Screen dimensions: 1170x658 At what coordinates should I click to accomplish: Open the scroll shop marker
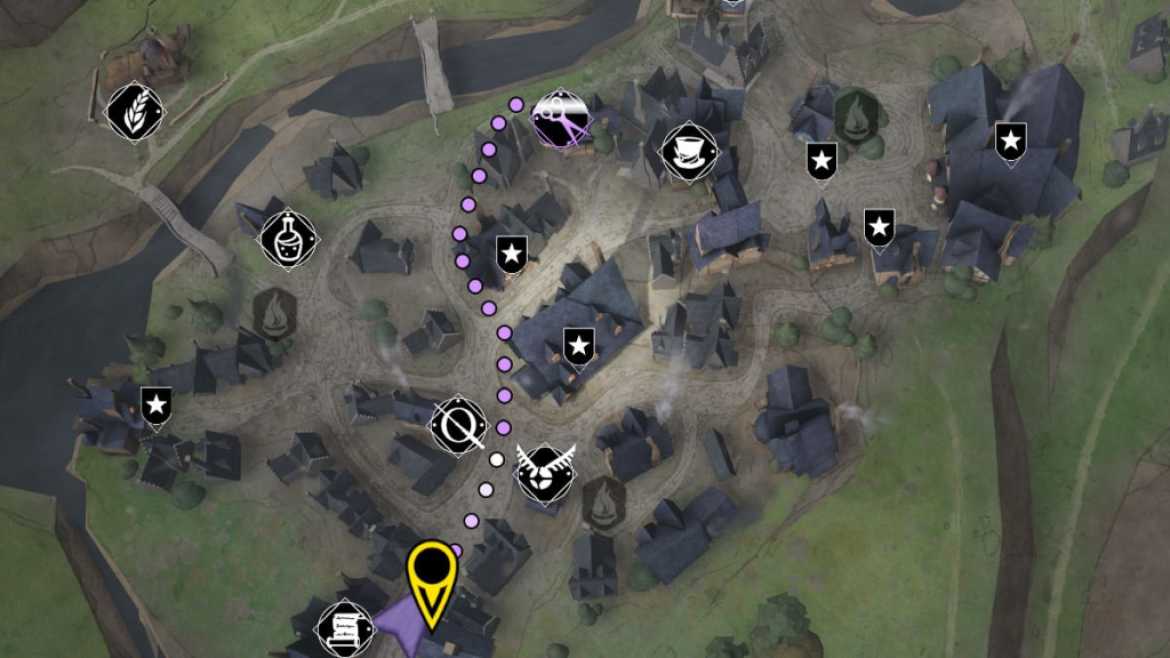345,627
